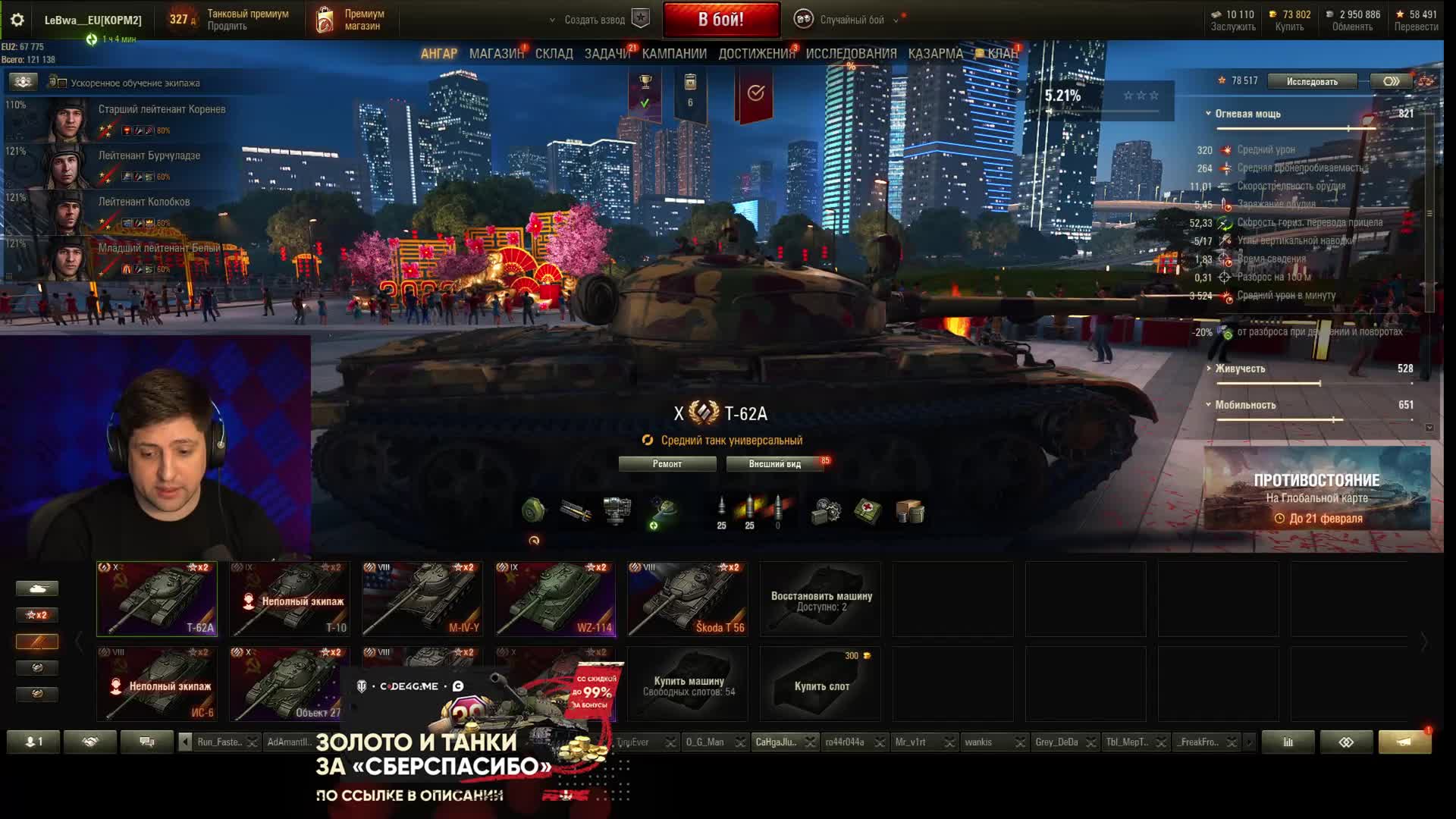Screen dimensions: 1456x819
Task: Open the Внешний вид exterior customization
Action: coord(774,464)
